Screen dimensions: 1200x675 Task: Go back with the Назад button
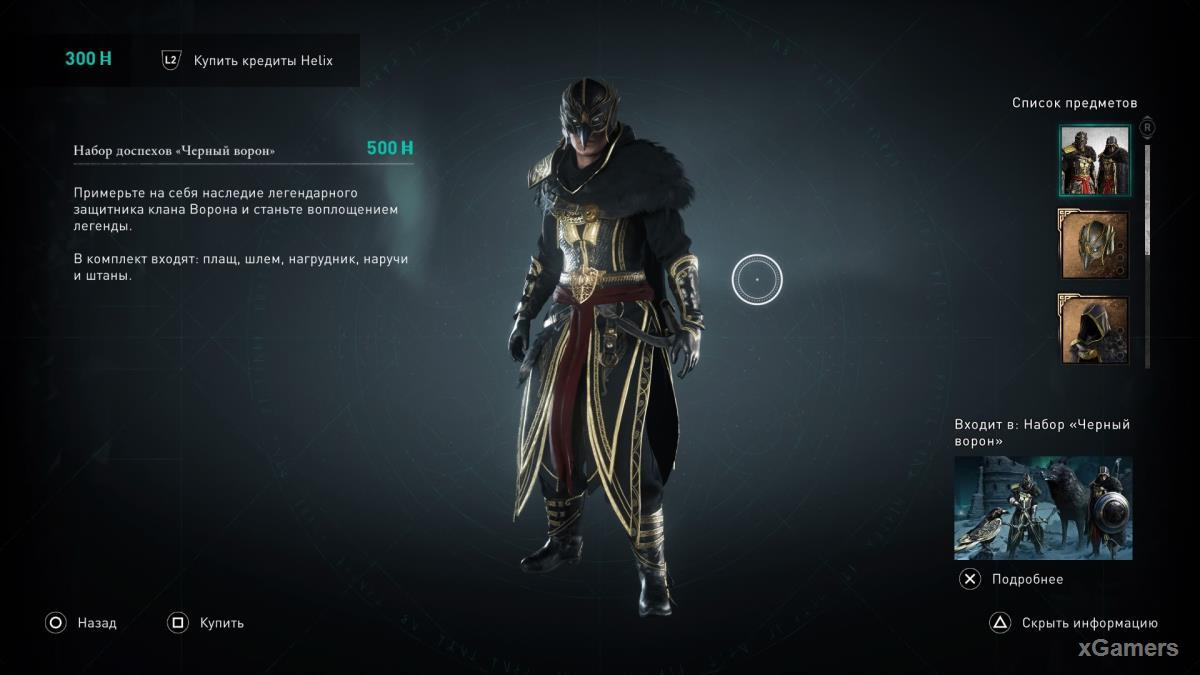click(x=81, y=623)
